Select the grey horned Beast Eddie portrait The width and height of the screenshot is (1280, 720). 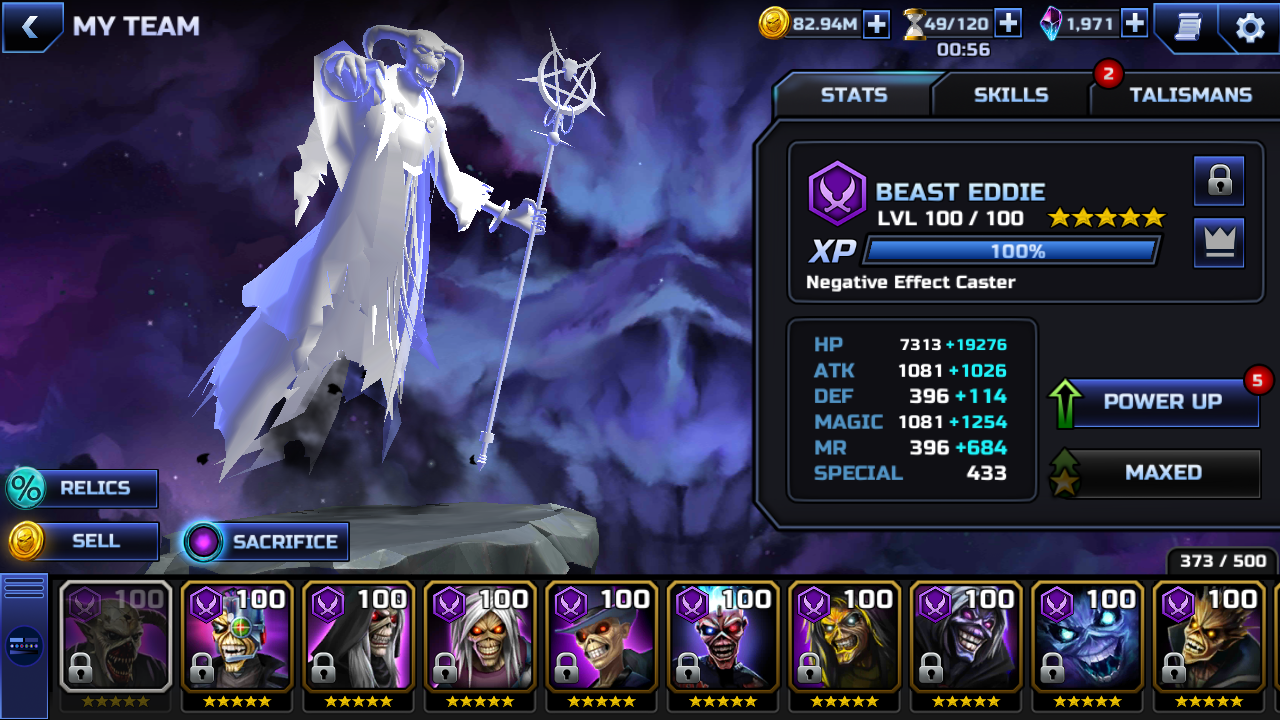115,637
